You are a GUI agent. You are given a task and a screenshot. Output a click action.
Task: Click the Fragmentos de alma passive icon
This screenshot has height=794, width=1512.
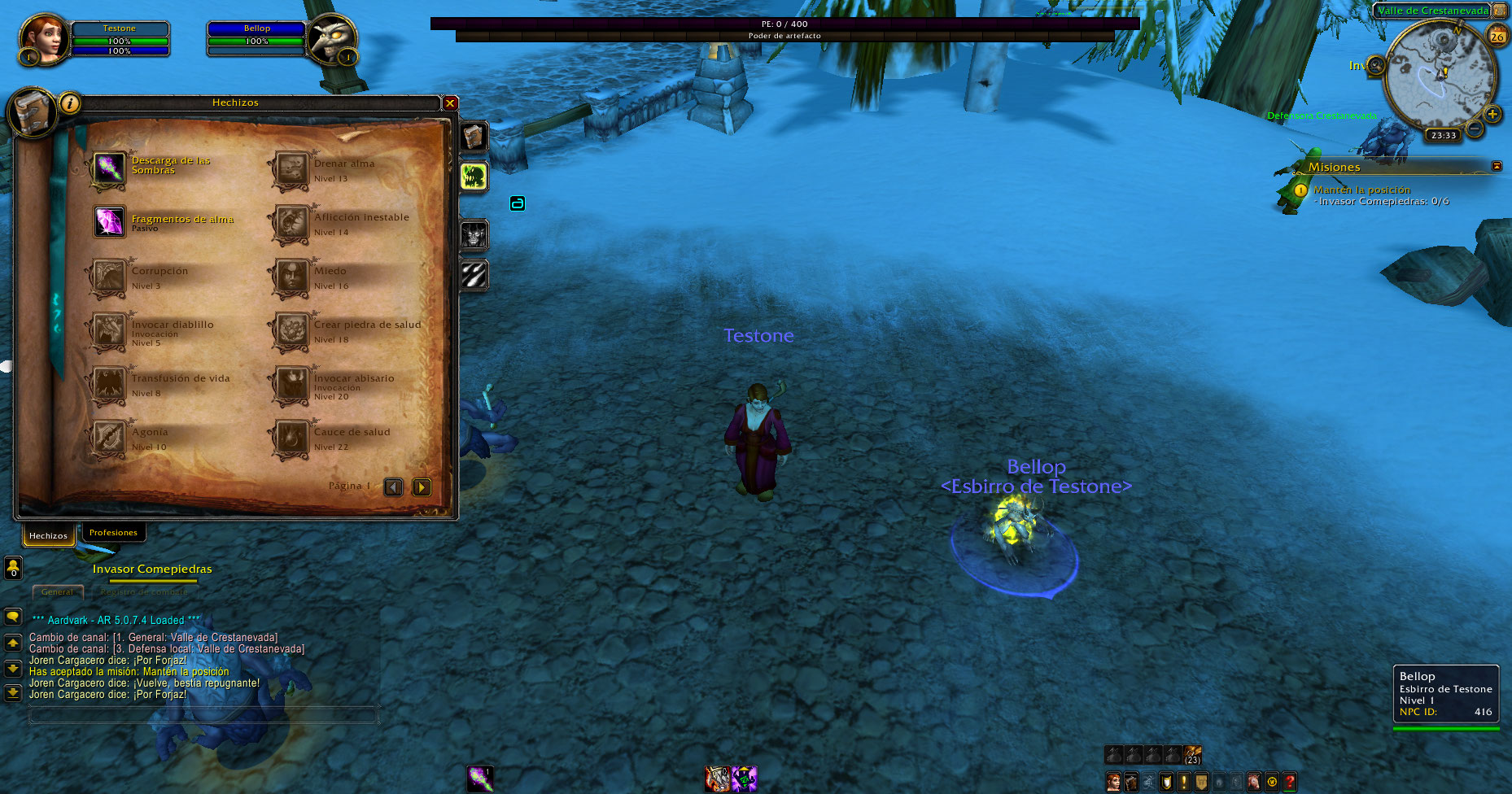click(x=109, y=221)
